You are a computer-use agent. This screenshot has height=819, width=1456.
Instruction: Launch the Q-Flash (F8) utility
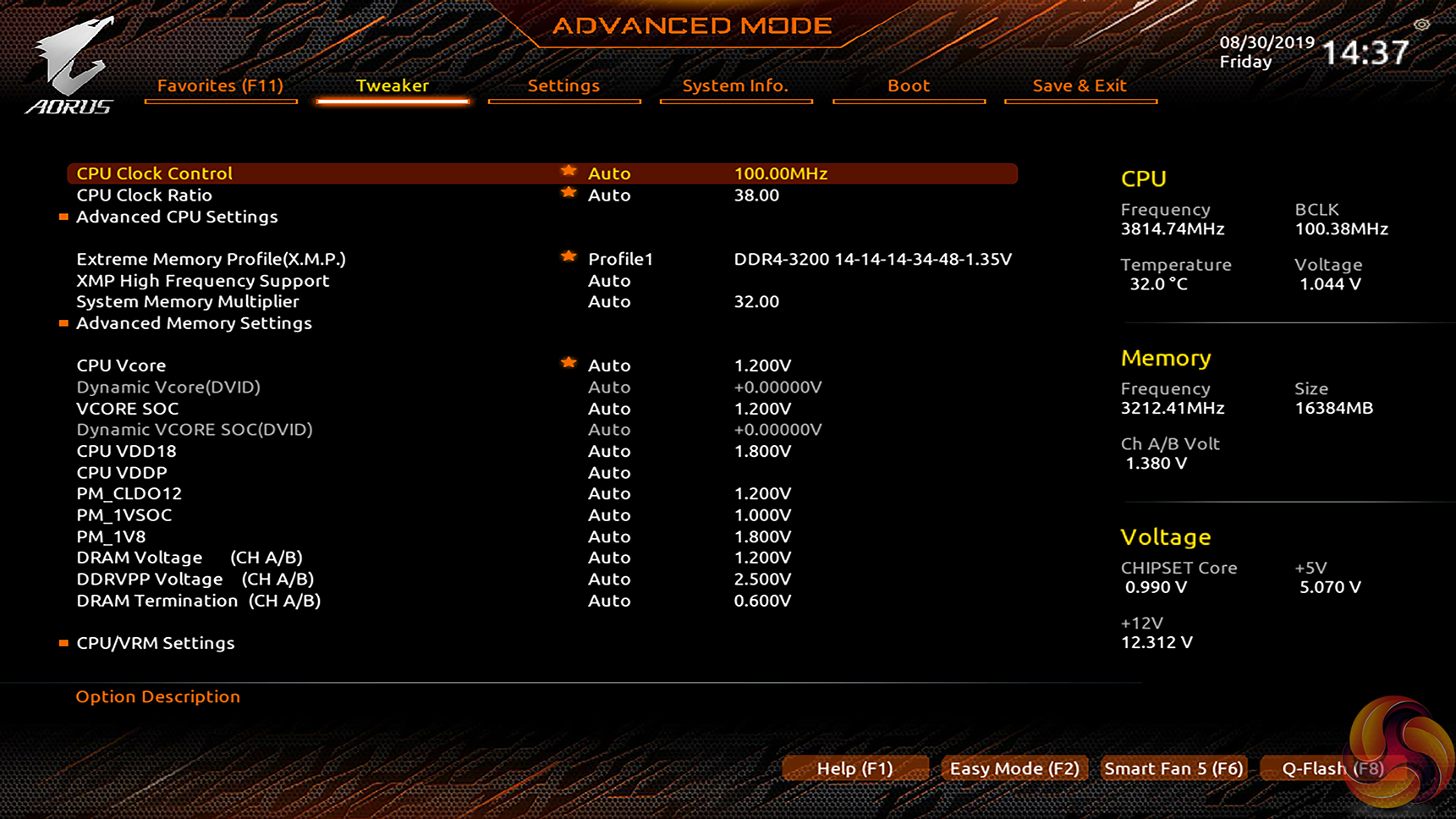tap(1332, 768)
